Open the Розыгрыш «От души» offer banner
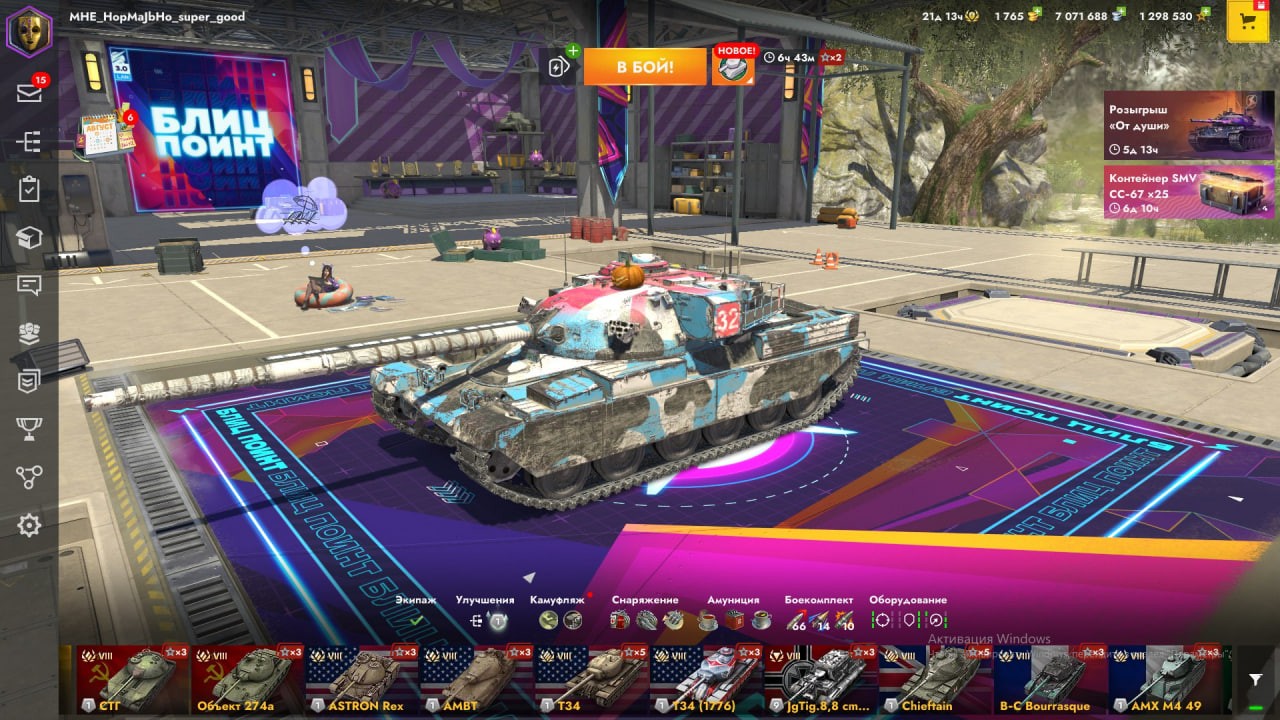Screen dimensions: 1280x720 1189,126
